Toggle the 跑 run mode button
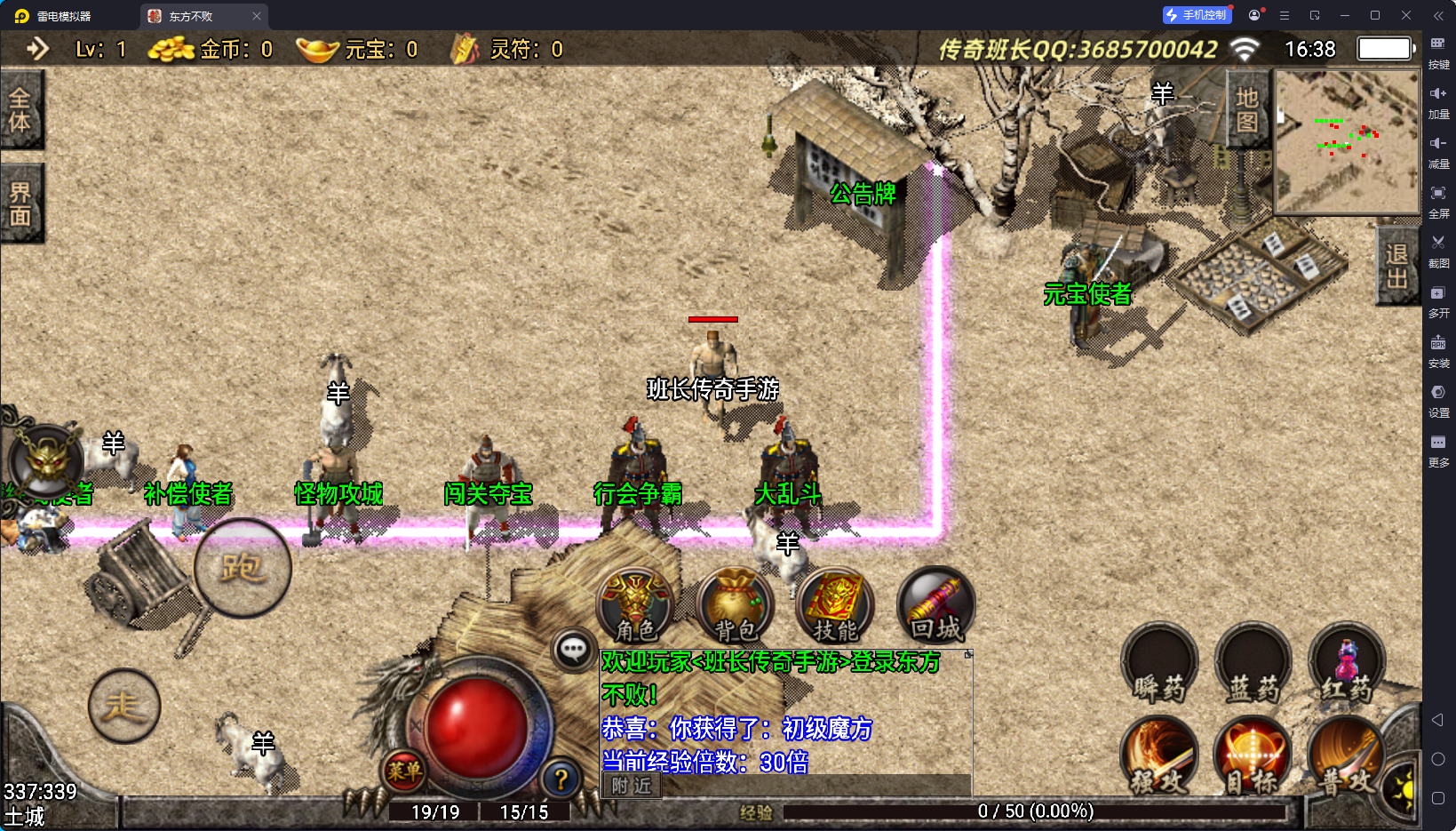 [x=243, y=568]
